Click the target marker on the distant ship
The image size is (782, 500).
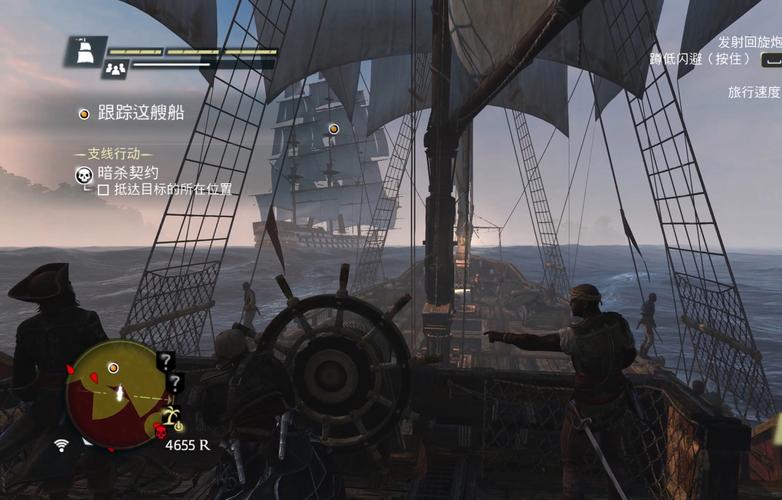[334, 128]
